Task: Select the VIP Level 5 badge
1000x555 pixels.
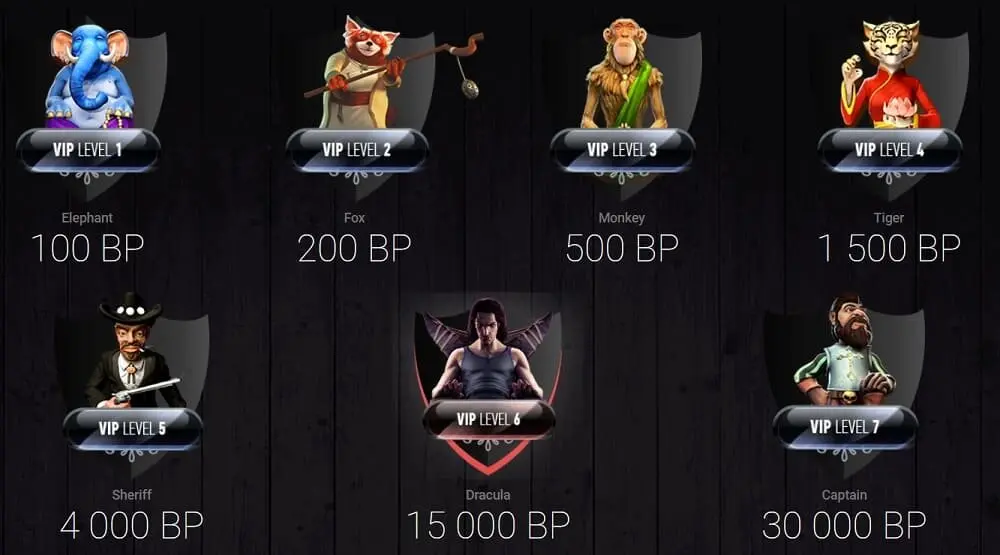Action: [132, 429]
